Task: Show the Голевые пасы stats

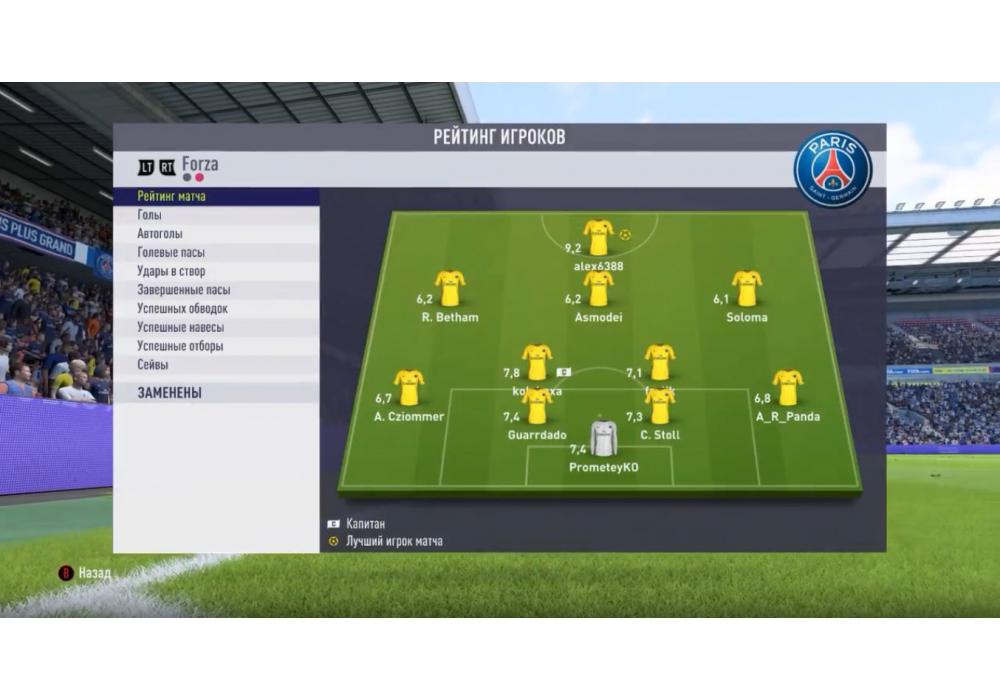Action: click(171, 253)
